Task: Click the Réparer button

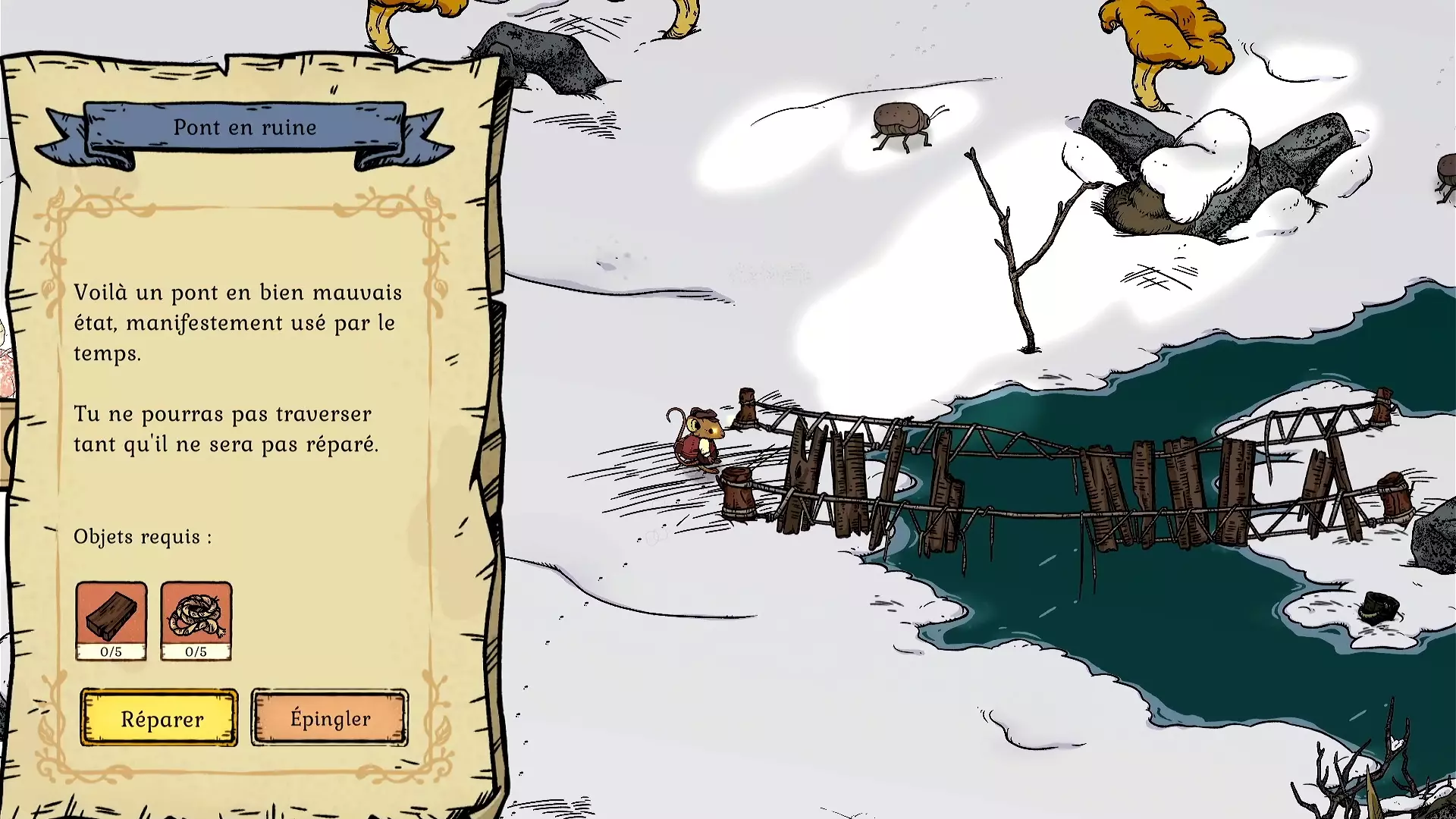Action: pos(159,717)
